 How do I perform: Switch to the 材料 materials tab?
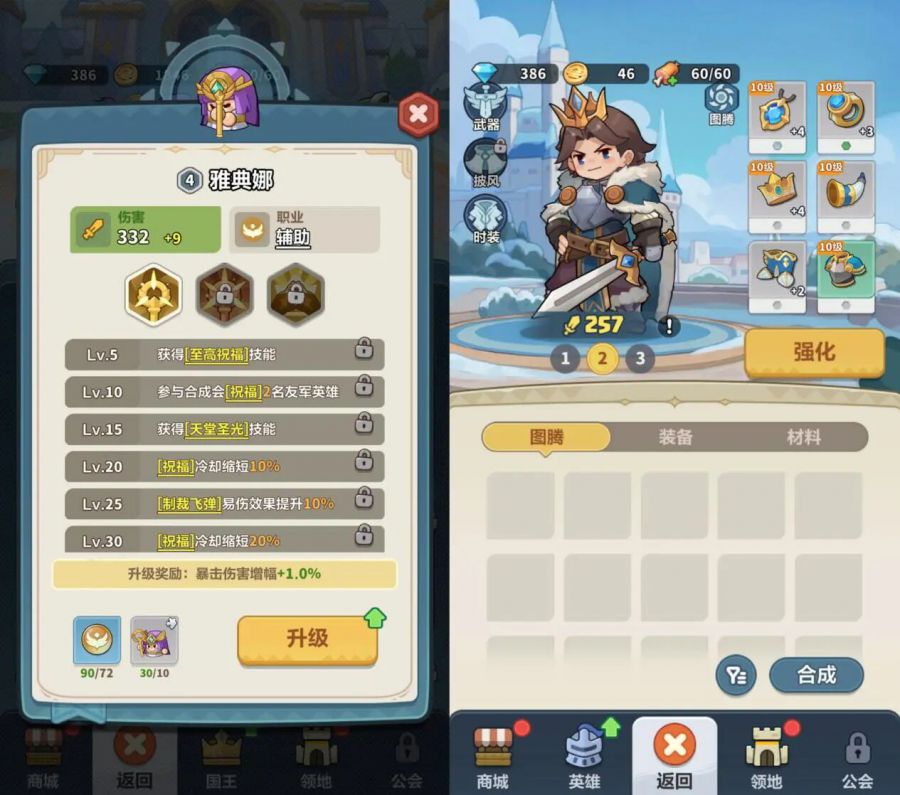[x=804, y=437]
